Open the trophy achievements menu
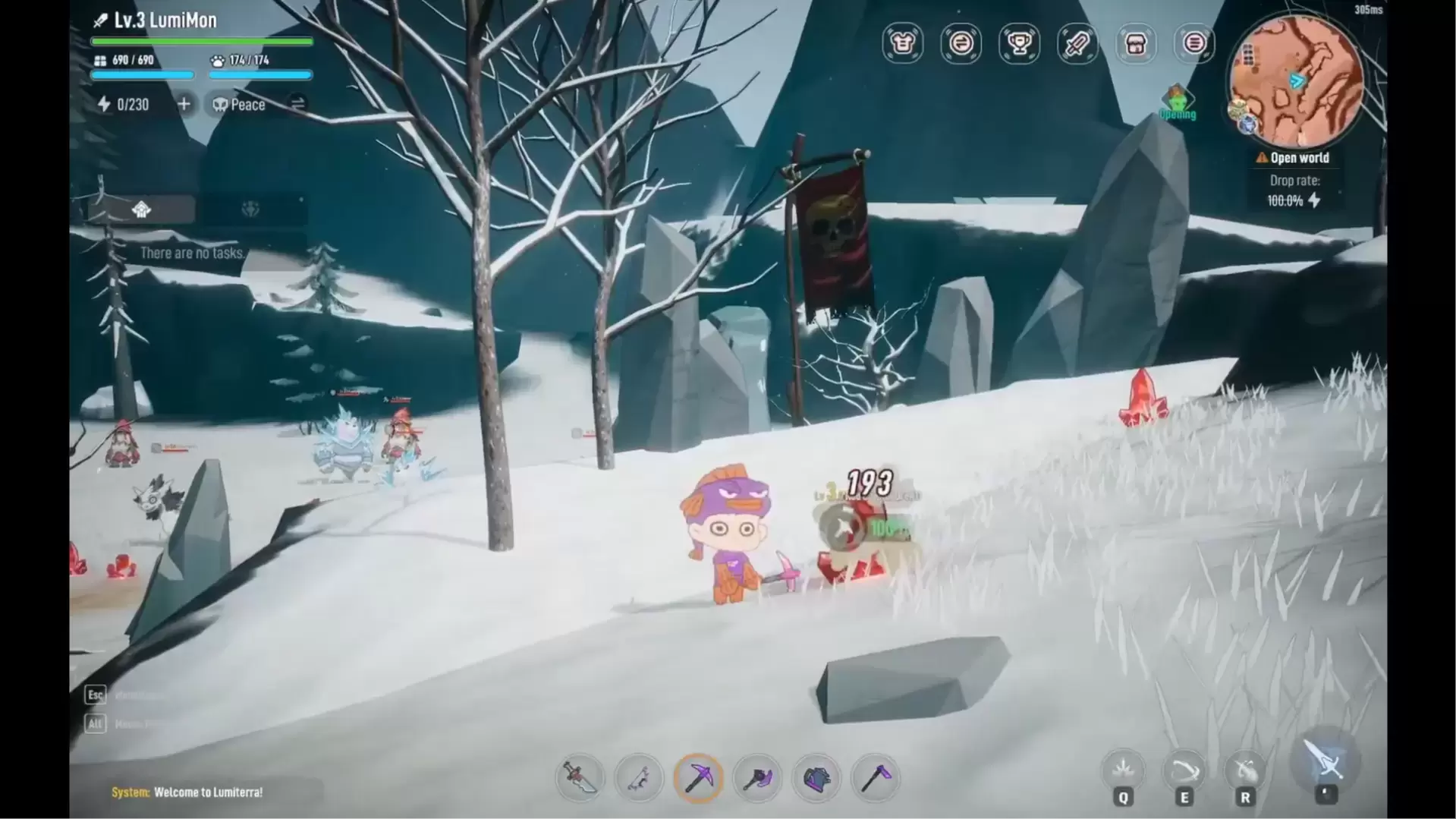The width and height of the screenshot is (1456, 819). coord(1019,43)
